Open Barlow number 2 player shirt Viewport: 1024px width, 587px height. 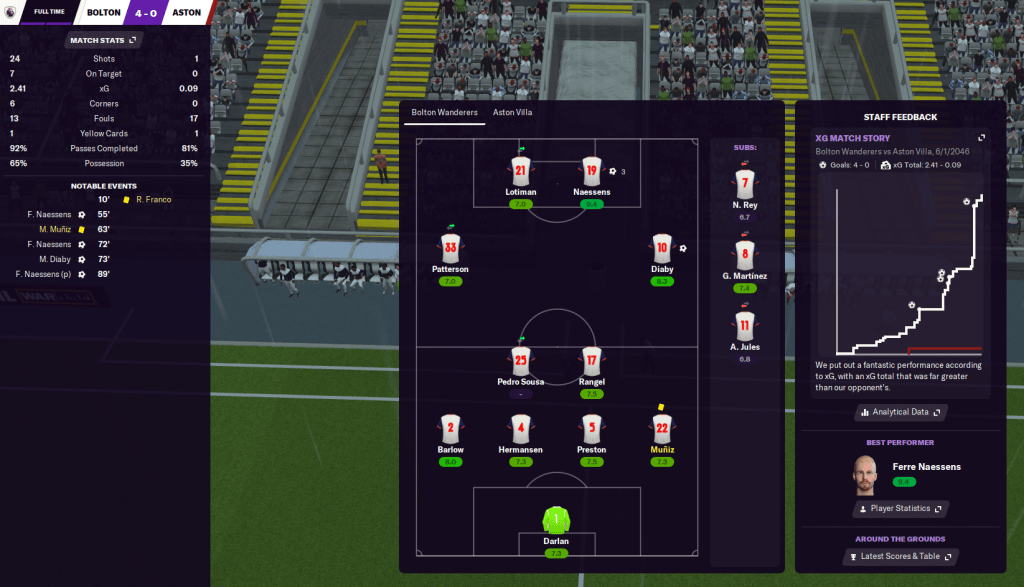click(450, 429)
